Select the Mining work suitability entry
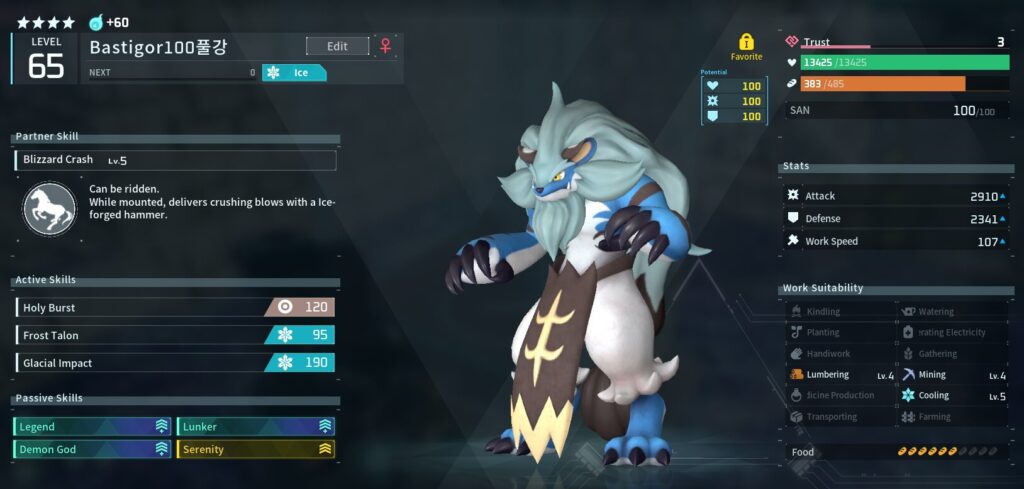The height and width of the screenshot is (489, 1024). point(953,375)
